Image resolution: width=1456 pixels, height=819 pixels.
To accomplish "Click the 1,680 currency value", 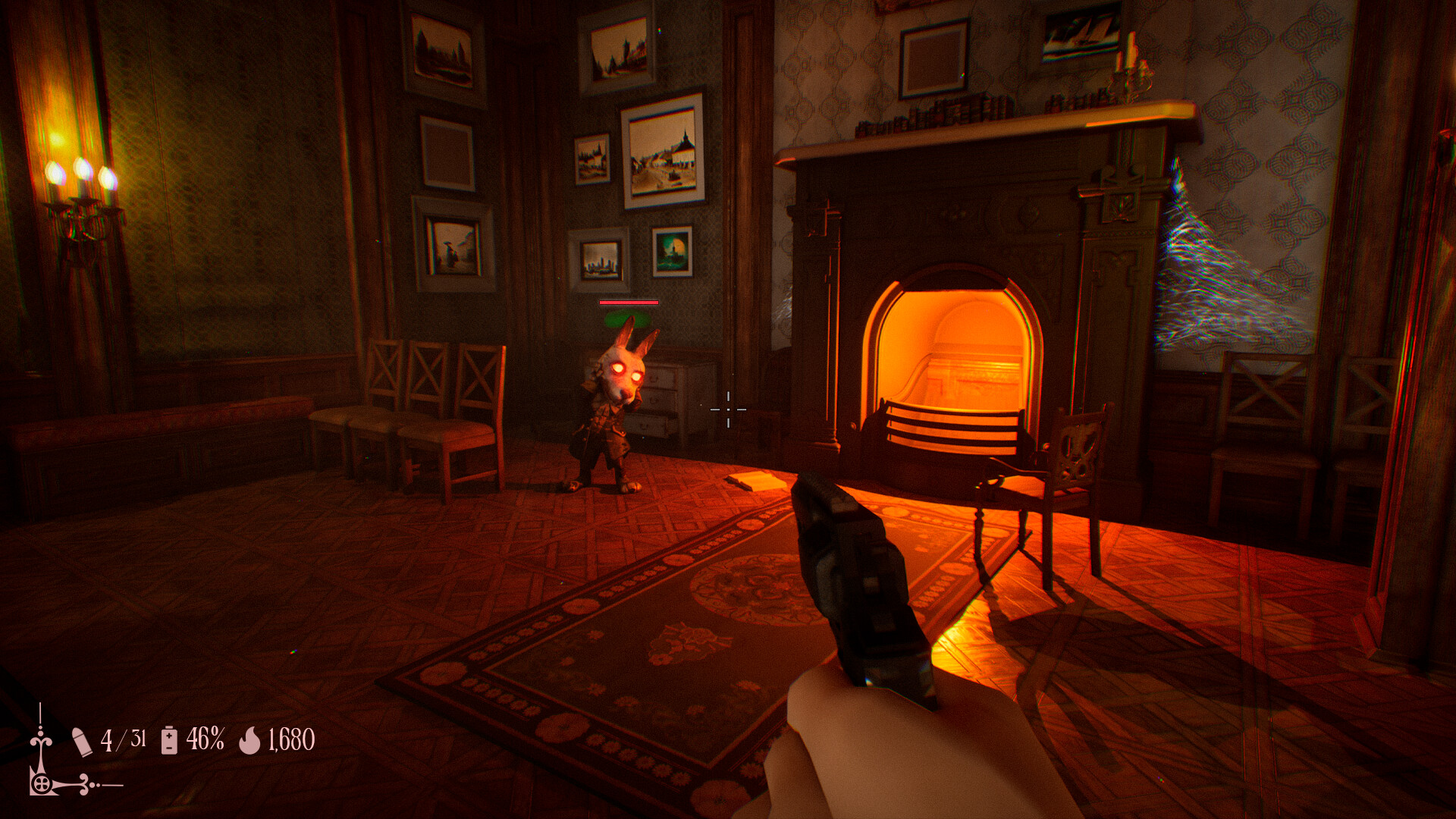I will pos(291,740).
